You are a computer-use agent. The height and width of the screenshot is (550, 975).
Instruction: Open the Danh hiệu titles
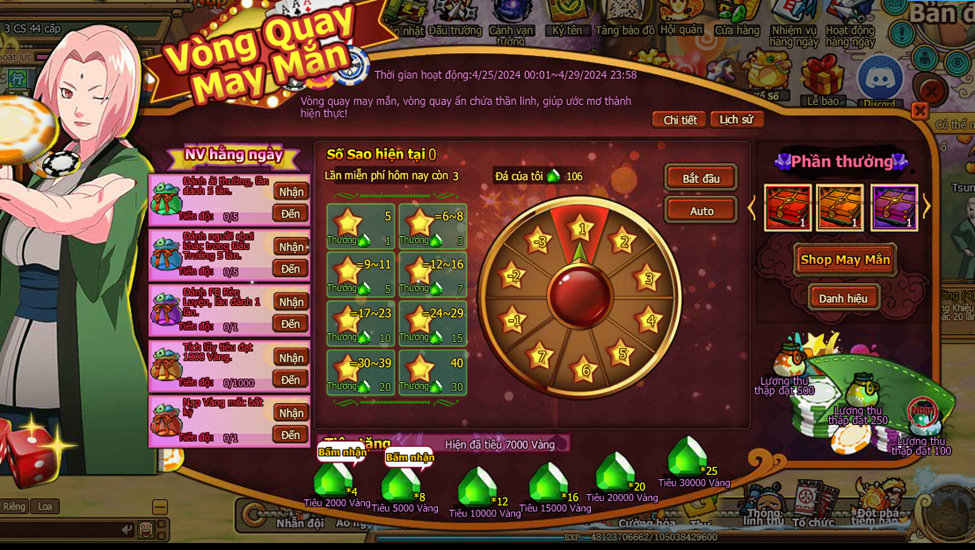[843, 298]
